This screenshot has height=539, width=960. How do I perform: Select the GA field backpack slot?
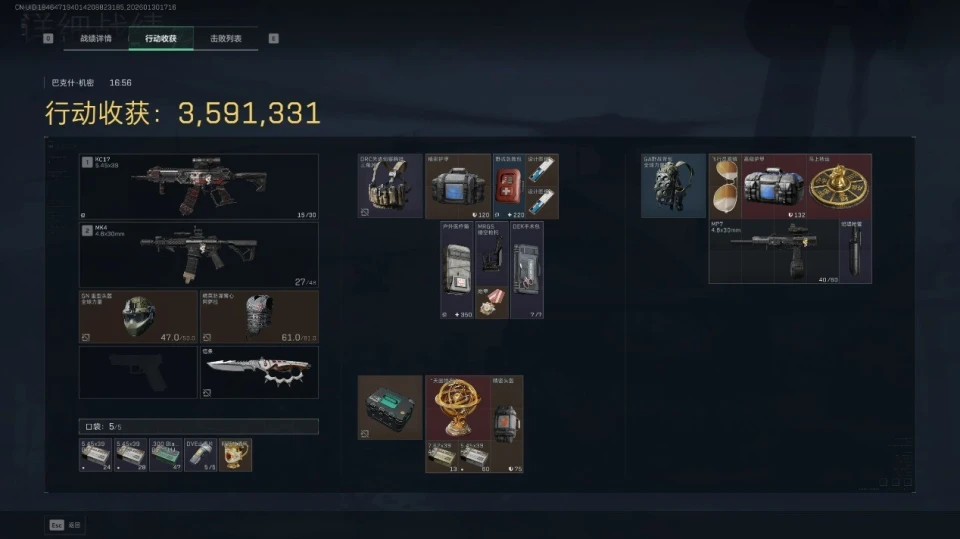673,186
